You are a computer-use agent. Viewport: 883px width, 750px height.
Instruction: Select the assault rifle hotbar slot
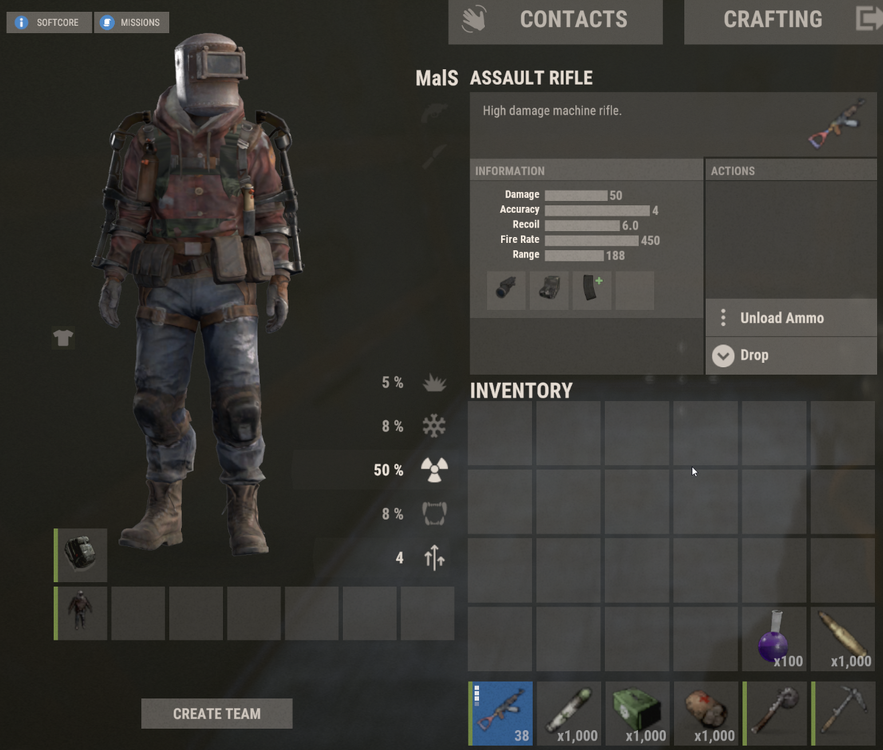click(x=501, y=714)
